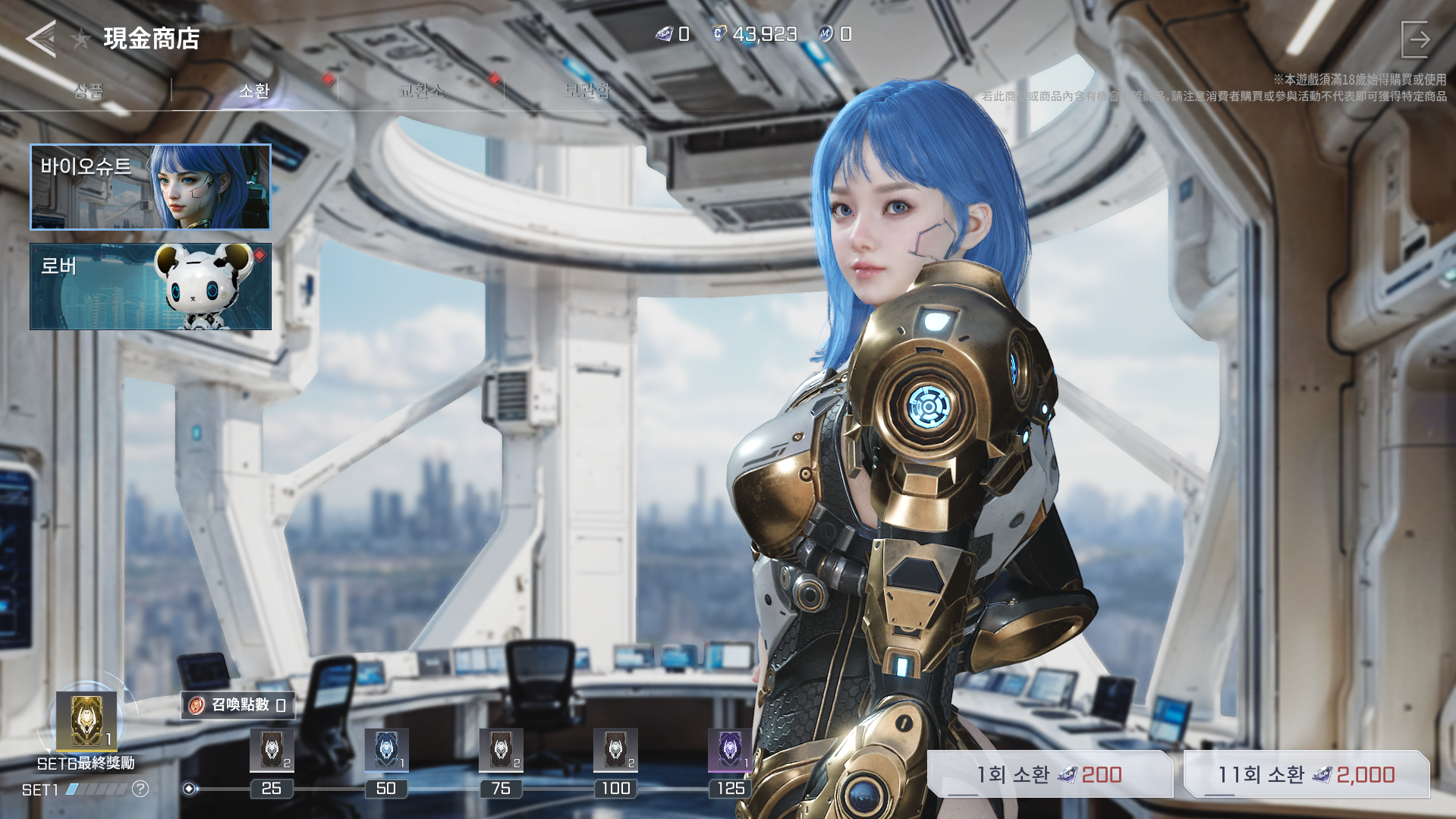Viewport: 1456px width, 819px height.
Task: Perform 1회 소환 for 200
Action: coord(1049,774)
